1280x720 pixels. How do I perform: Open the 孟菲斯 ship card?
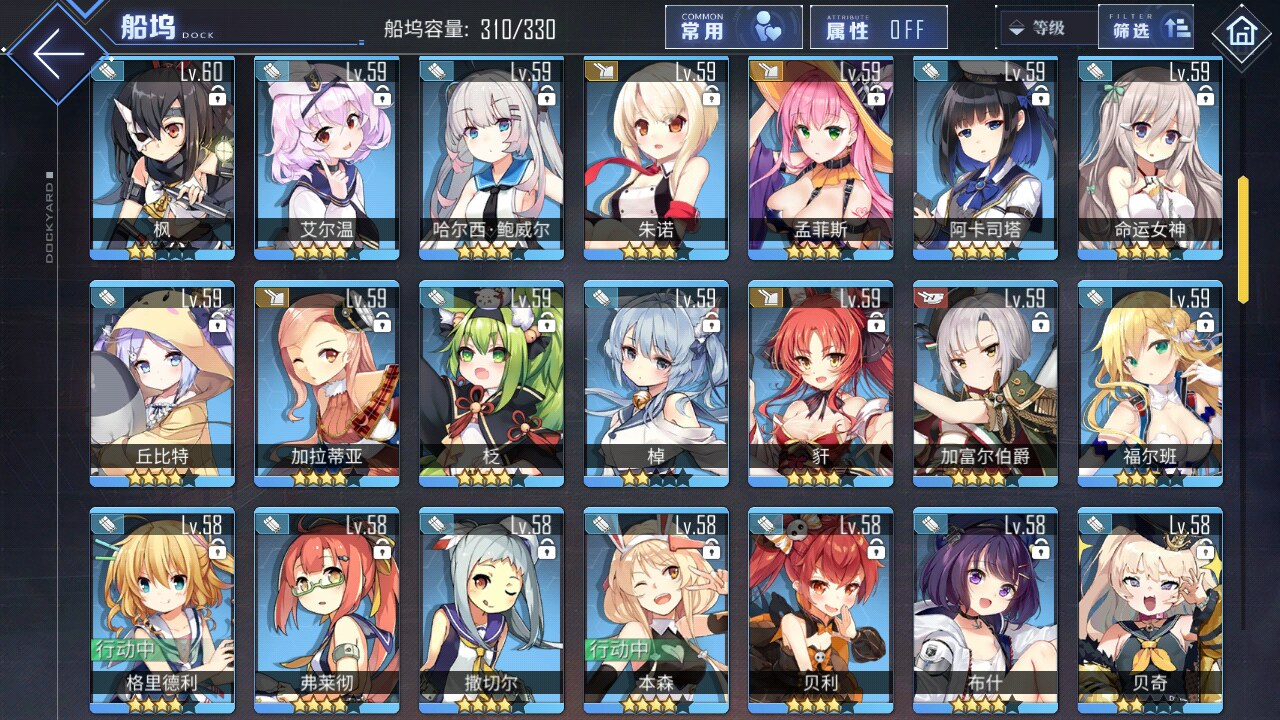[820, 158]
